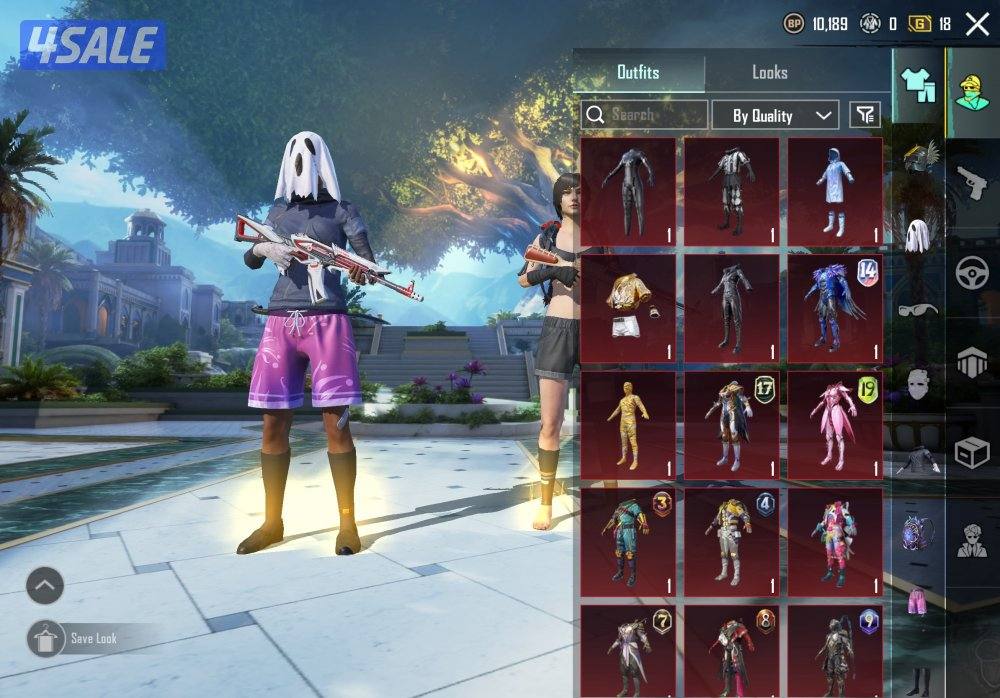Screen dimensions: 1000x698
Task: Select the equipped ghost mask slot
Action: (916, 235)
